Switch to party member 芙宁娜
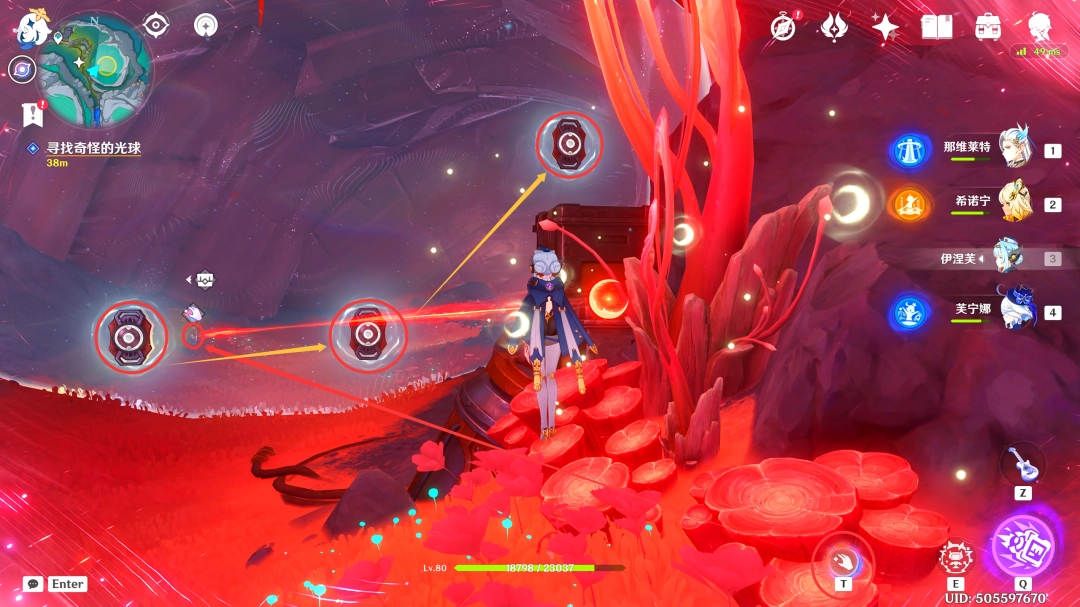 1016,310
